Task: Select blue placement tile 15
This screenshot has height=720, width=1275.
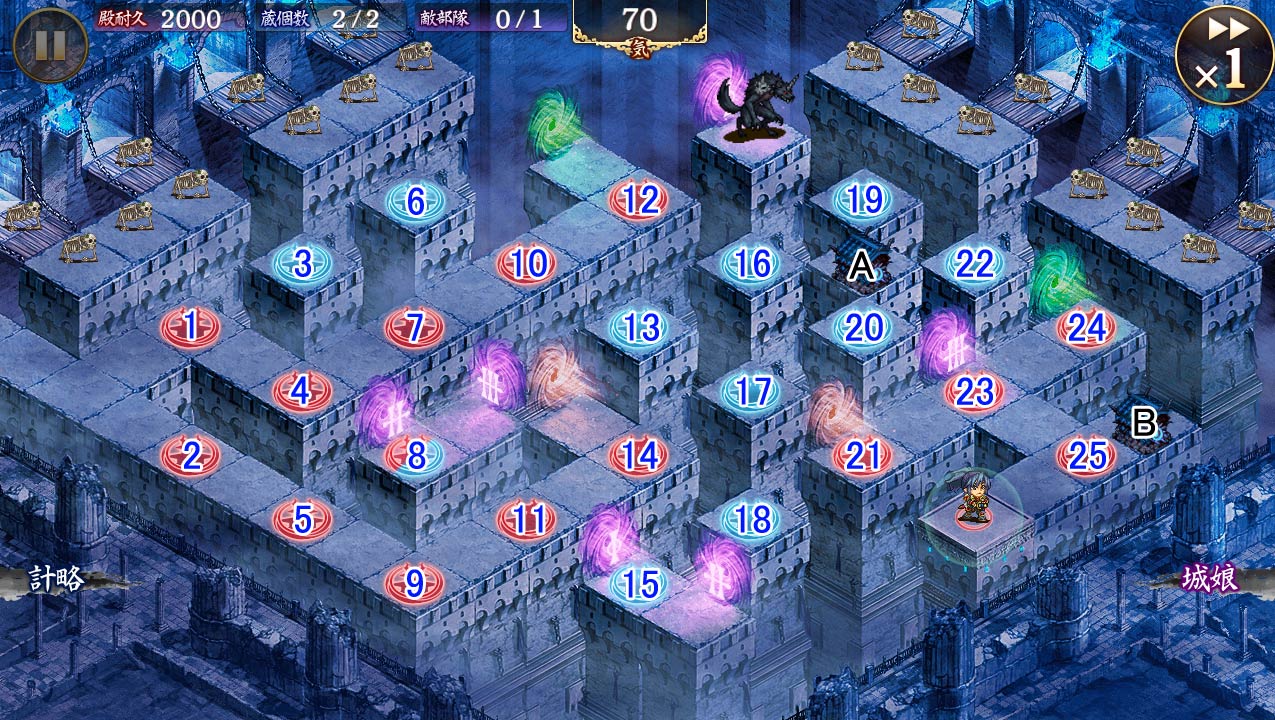Action: [x=639, y=583]
